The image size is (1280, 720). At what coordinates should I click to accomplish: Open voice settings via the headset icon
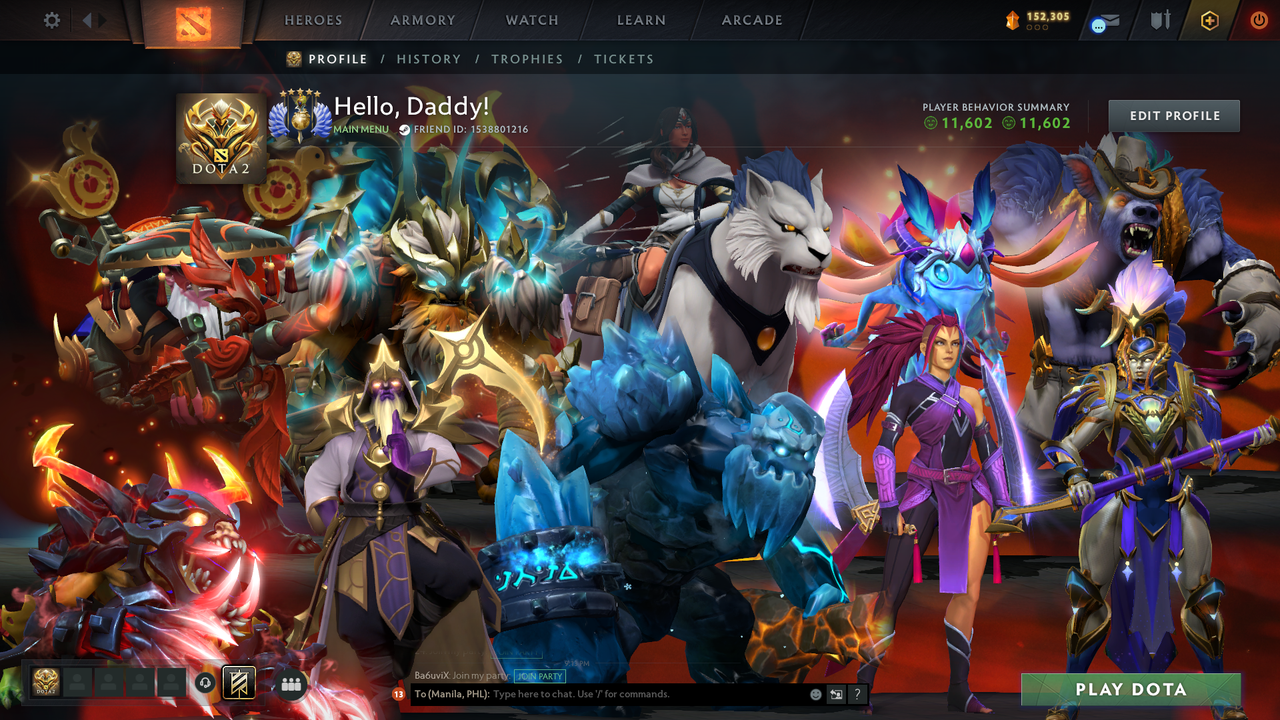pos(207,683)
